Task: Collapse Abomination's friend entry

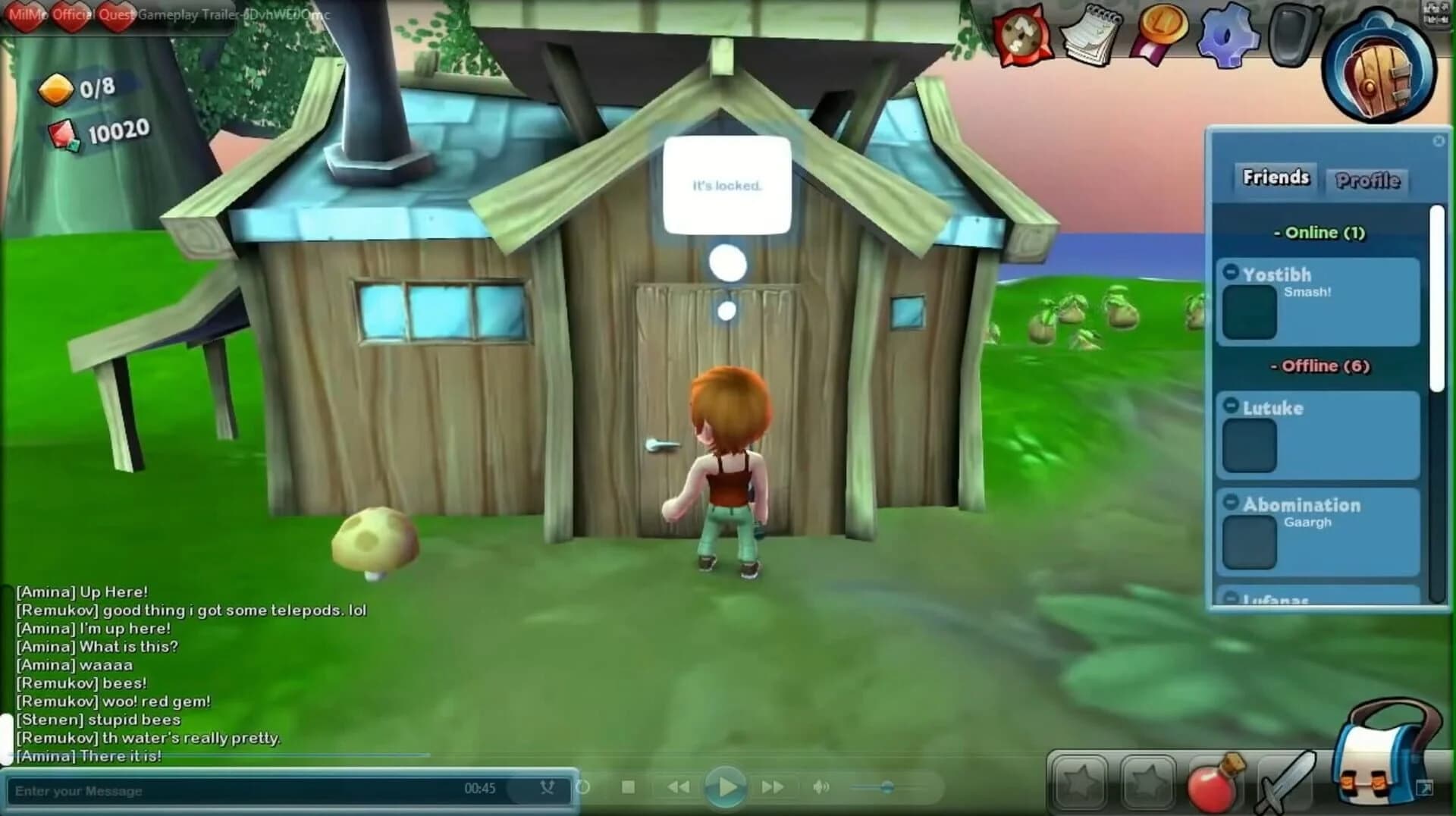Action: click(1231, 501)
